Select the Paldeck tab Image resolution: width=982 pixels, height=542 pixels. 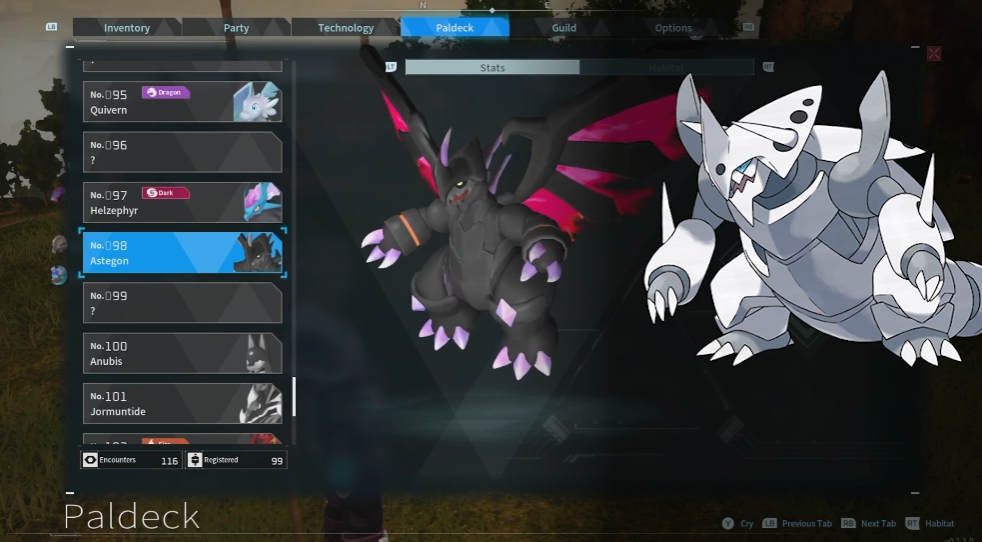pyautogui.click(x=455, y=28)
